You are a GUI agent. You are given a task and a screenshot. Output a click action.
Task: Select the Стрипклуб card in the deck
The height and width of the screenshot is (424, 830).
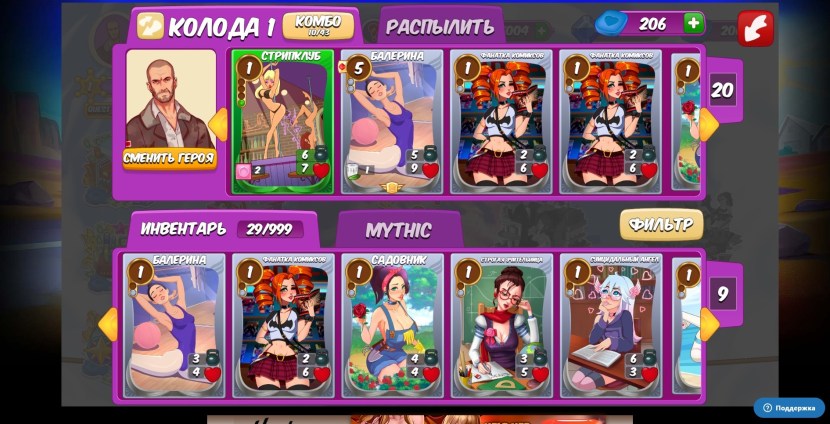click(283, 120)
